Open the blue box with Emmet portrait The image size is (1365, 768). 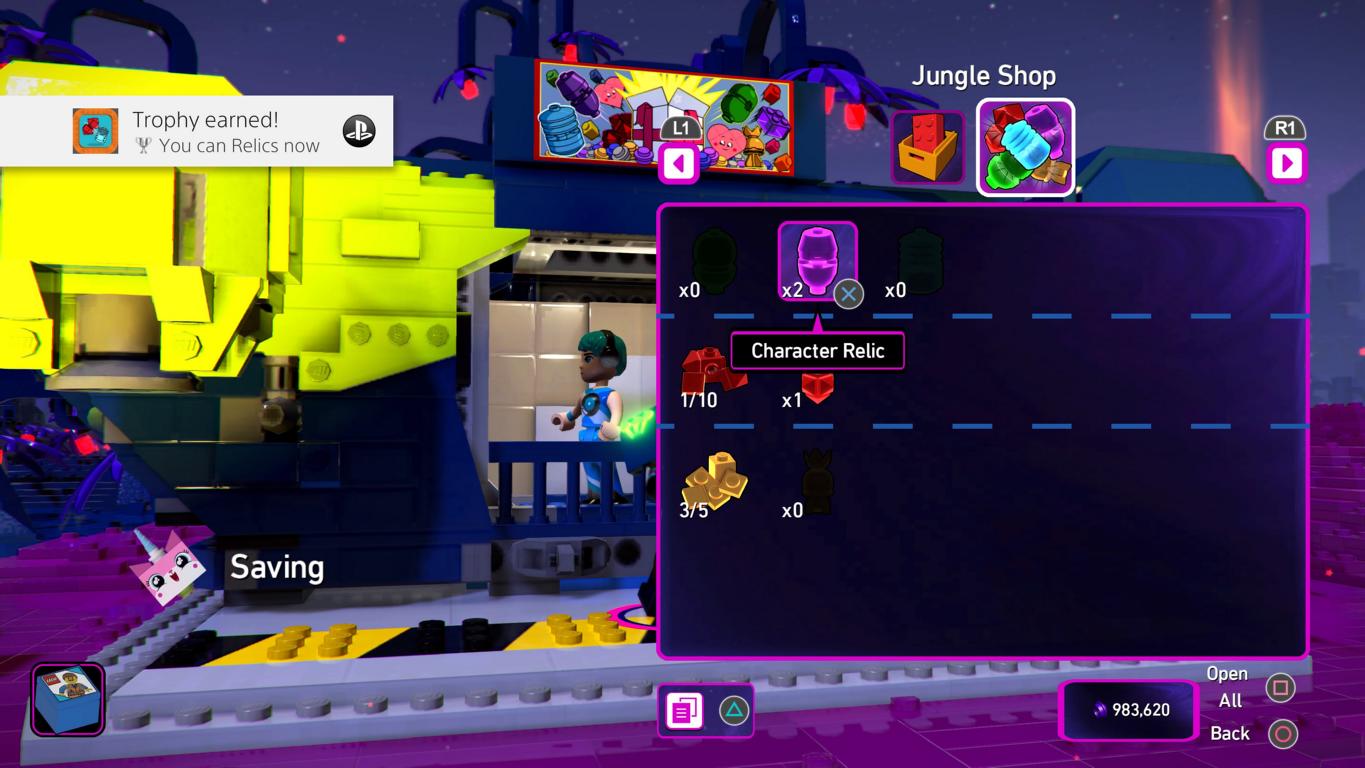(x=67, y=699)
